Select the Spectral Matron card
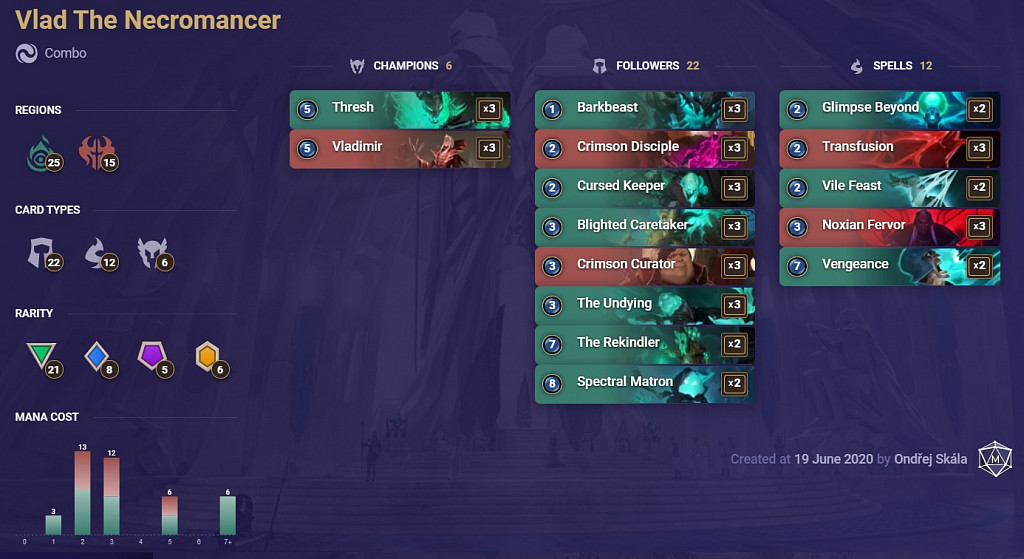This screenshot has height=559, width=1024. click(644, 382)
